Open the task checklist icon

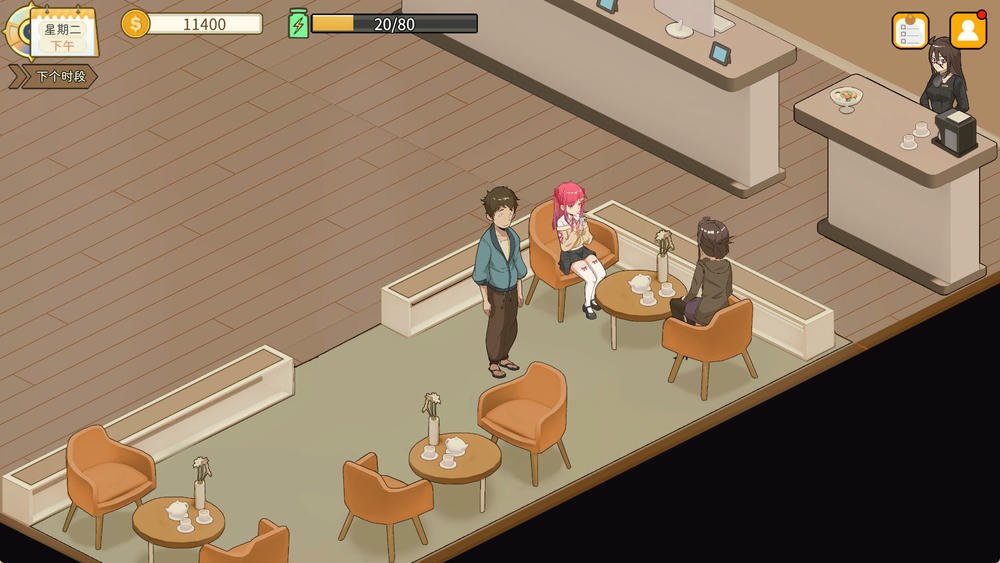coord(910,31)
